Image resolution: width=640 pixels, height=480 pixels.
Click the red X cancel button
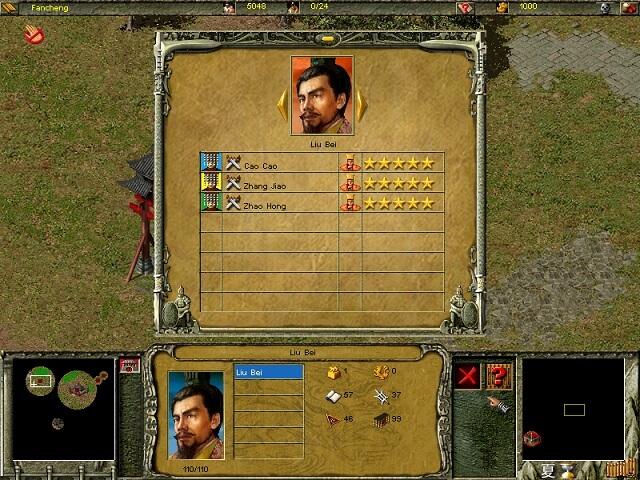pyautogui.click(x=466, y=376)
